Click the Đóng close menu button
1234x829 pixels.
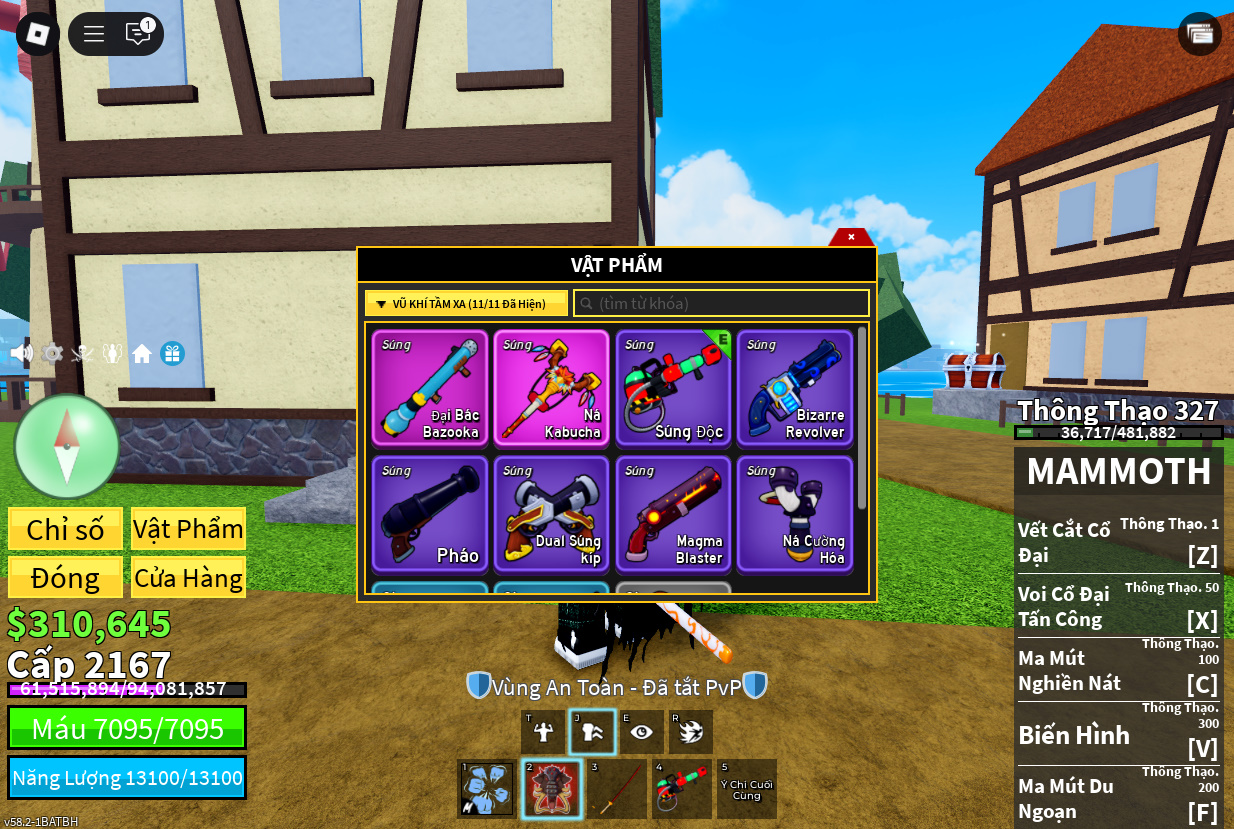pos(65,578)
